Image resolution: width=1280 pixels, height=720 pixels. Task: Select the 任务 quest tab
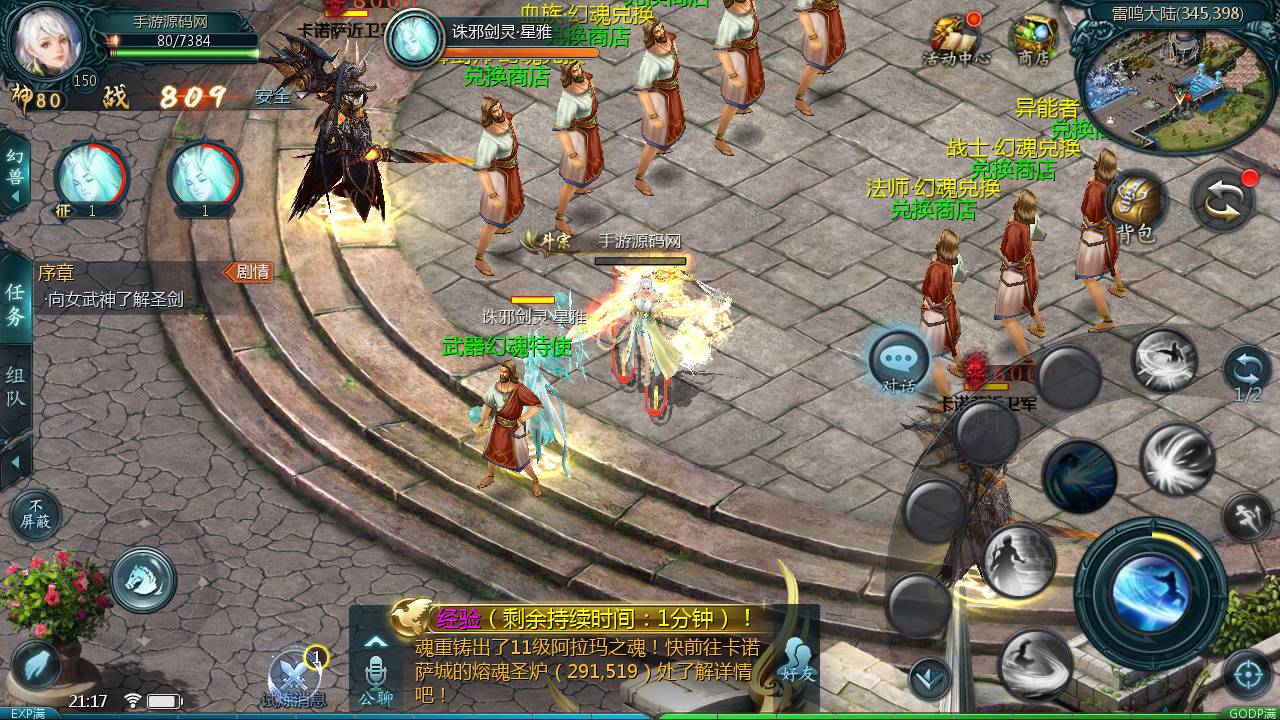[15, 303]
